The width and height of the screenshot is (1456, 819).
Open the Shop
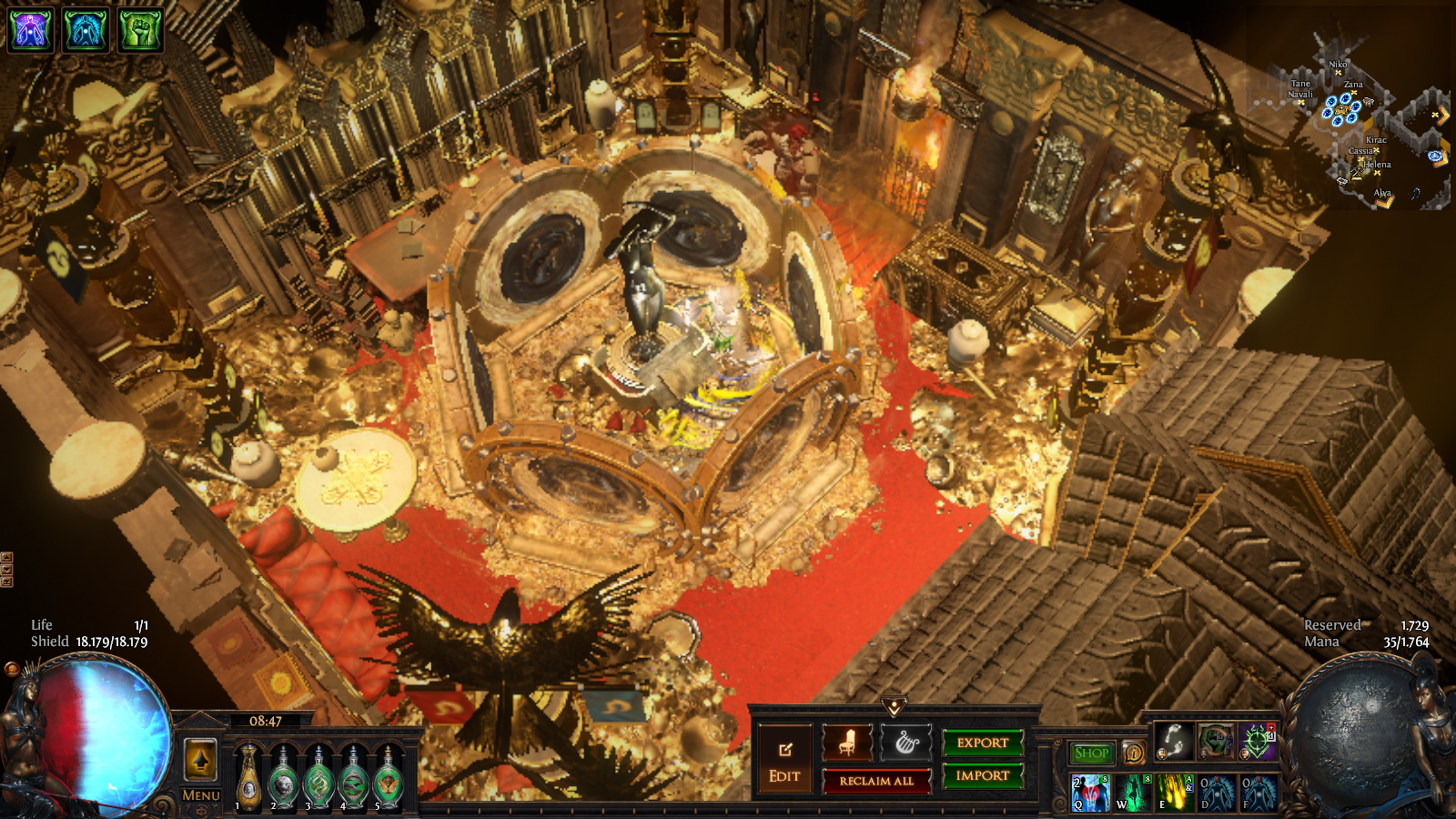click(x=1091, y=753)
